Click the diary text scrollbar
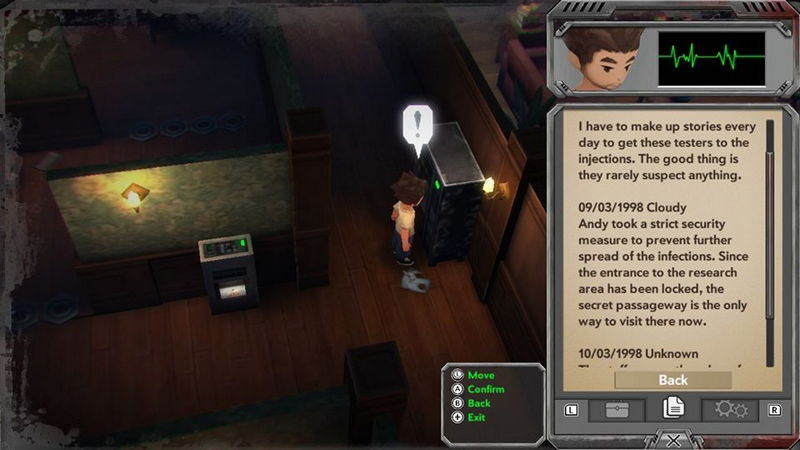Image resolution: width=800 pixels, height=450 pixels. pos(769,240)
